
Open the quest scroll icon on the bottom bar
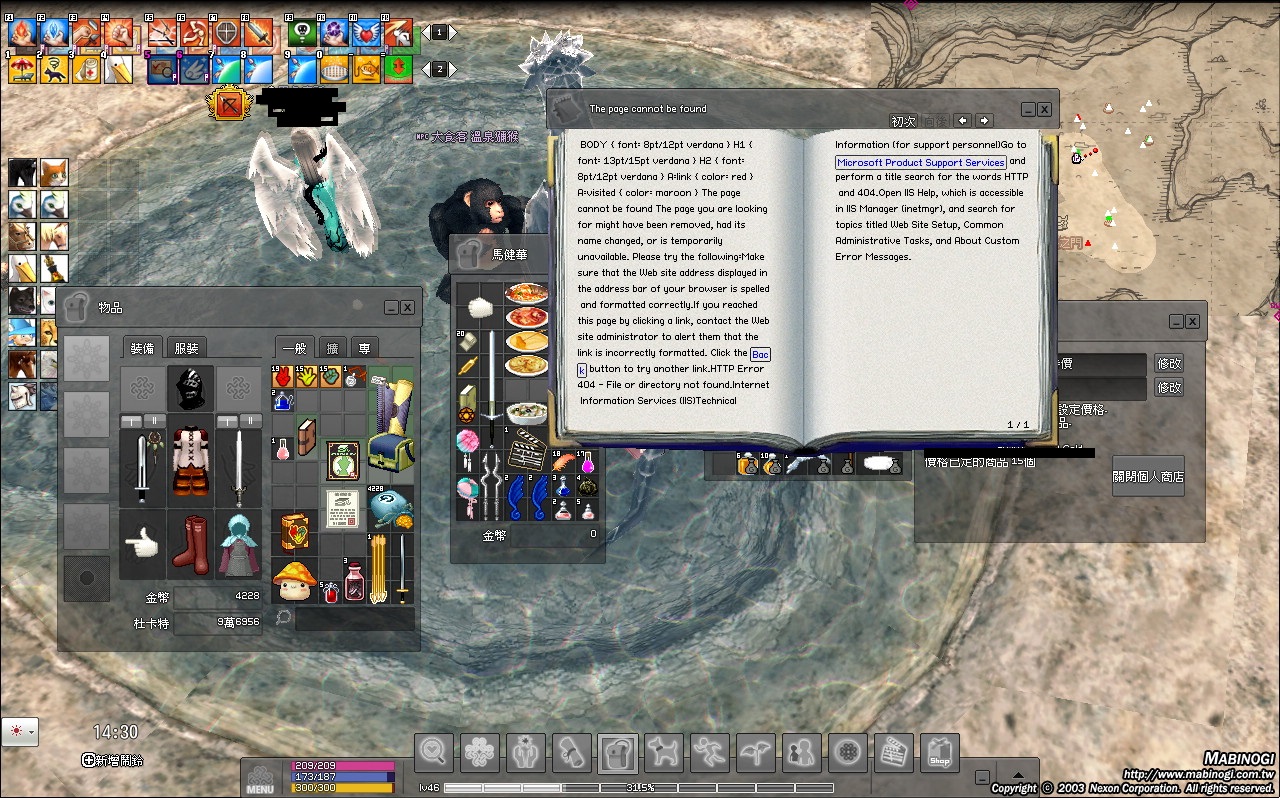[573, 751]
